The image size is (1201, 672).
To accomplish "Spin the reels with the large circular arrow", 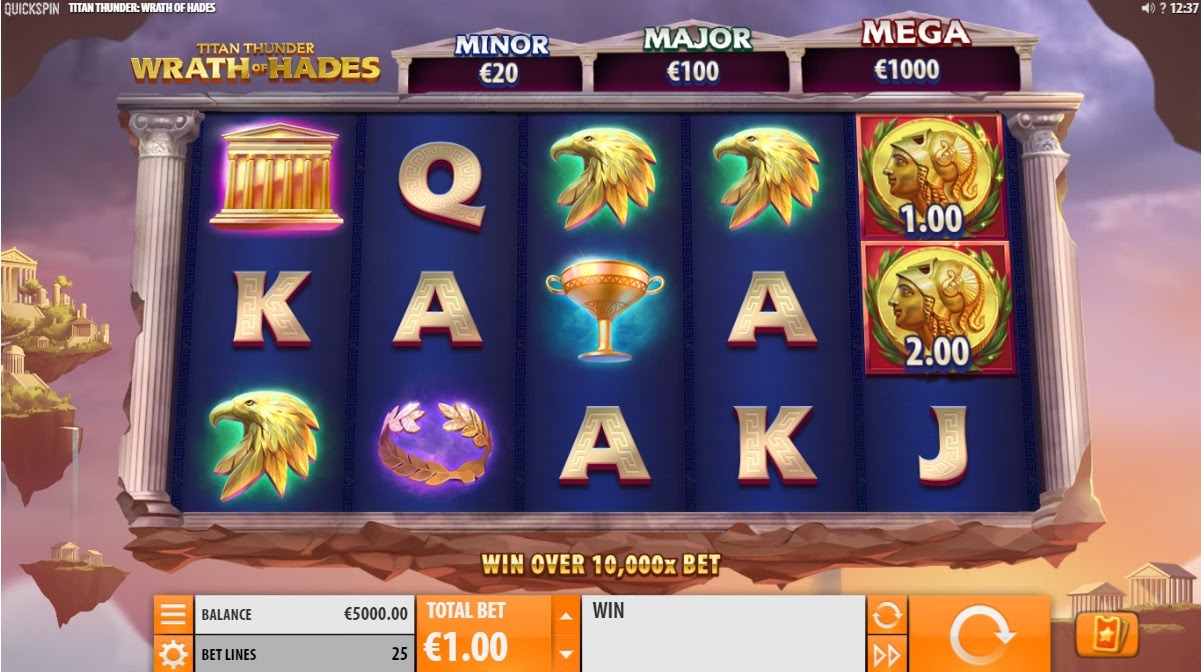I will [x=978, y=634].
